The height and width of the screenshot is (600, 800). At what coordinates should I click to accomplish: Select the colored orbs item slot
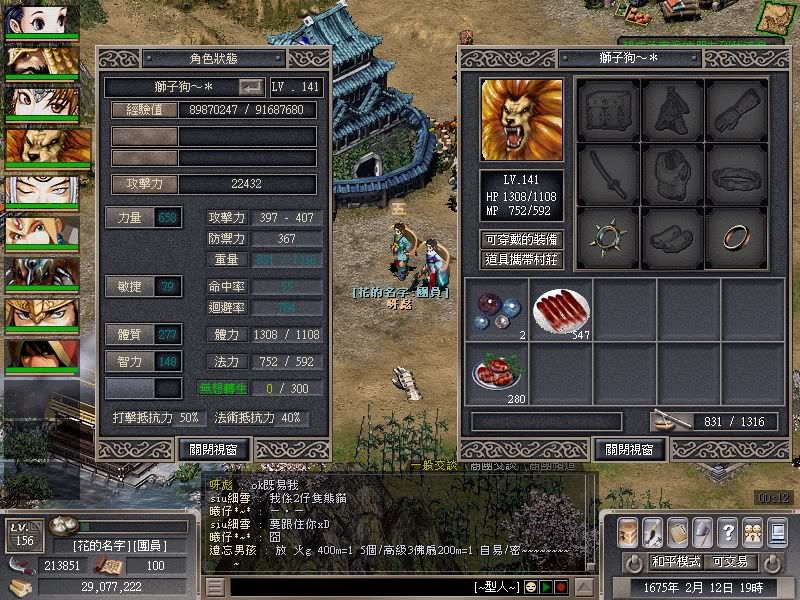496,309
